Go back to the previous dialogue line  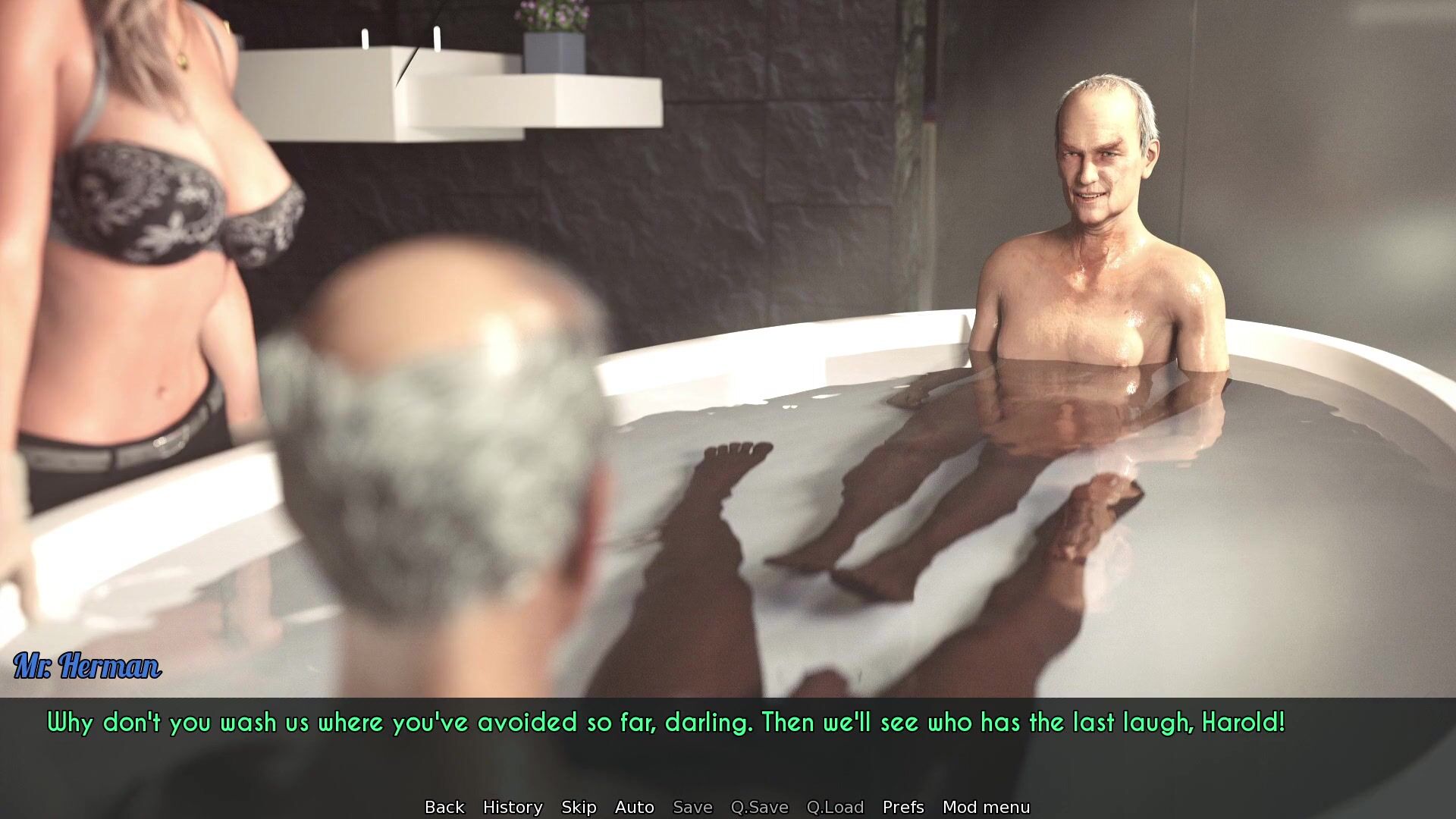pyautogui.click(x=444, y=807)
